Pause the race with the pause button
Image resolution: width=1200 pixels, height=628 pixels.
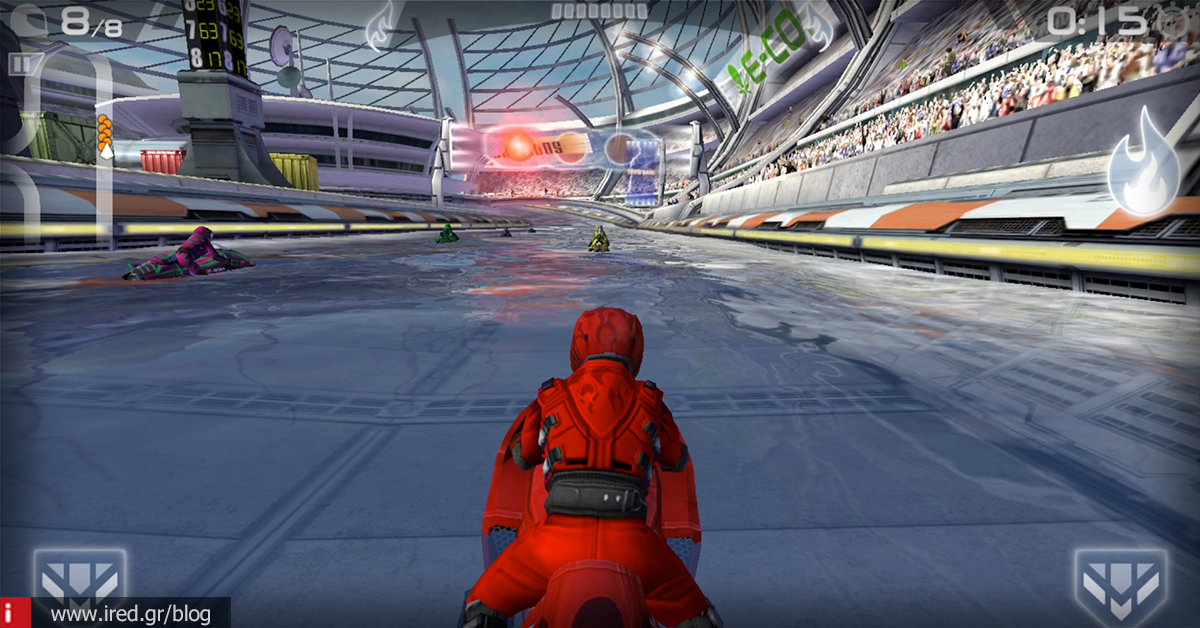click(20, 64)
